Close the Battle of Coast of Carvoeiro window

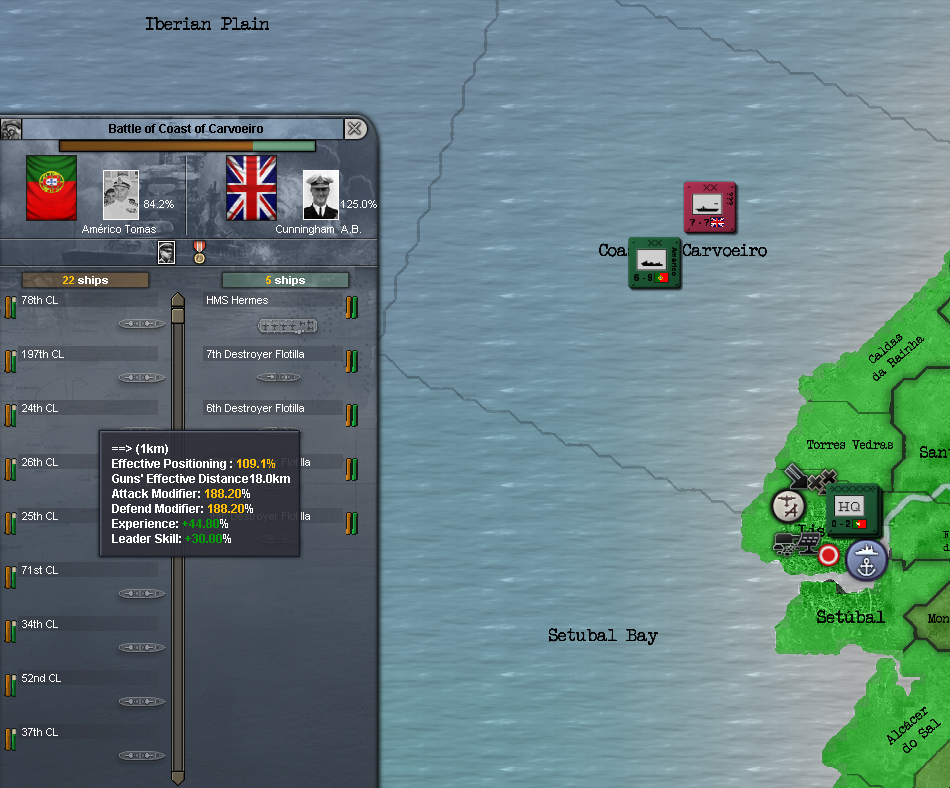tap(354, 129)
